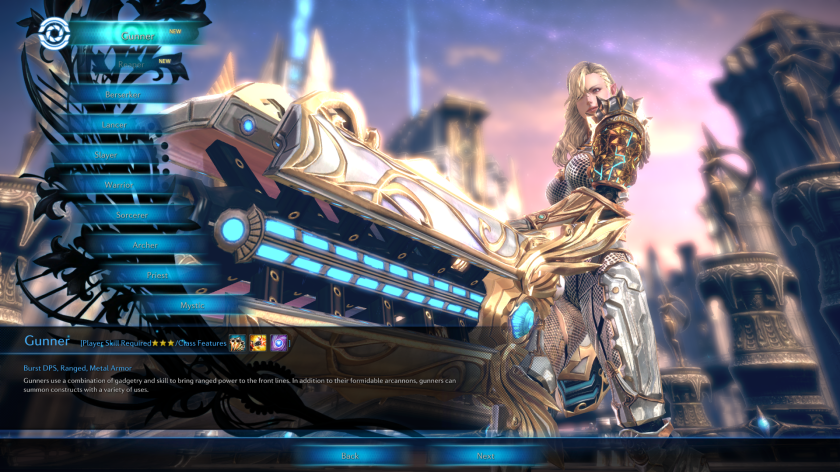This screenshot has width=840, height=472.
Task: Switch to the Warrior class
Action: tap(118, 185)
